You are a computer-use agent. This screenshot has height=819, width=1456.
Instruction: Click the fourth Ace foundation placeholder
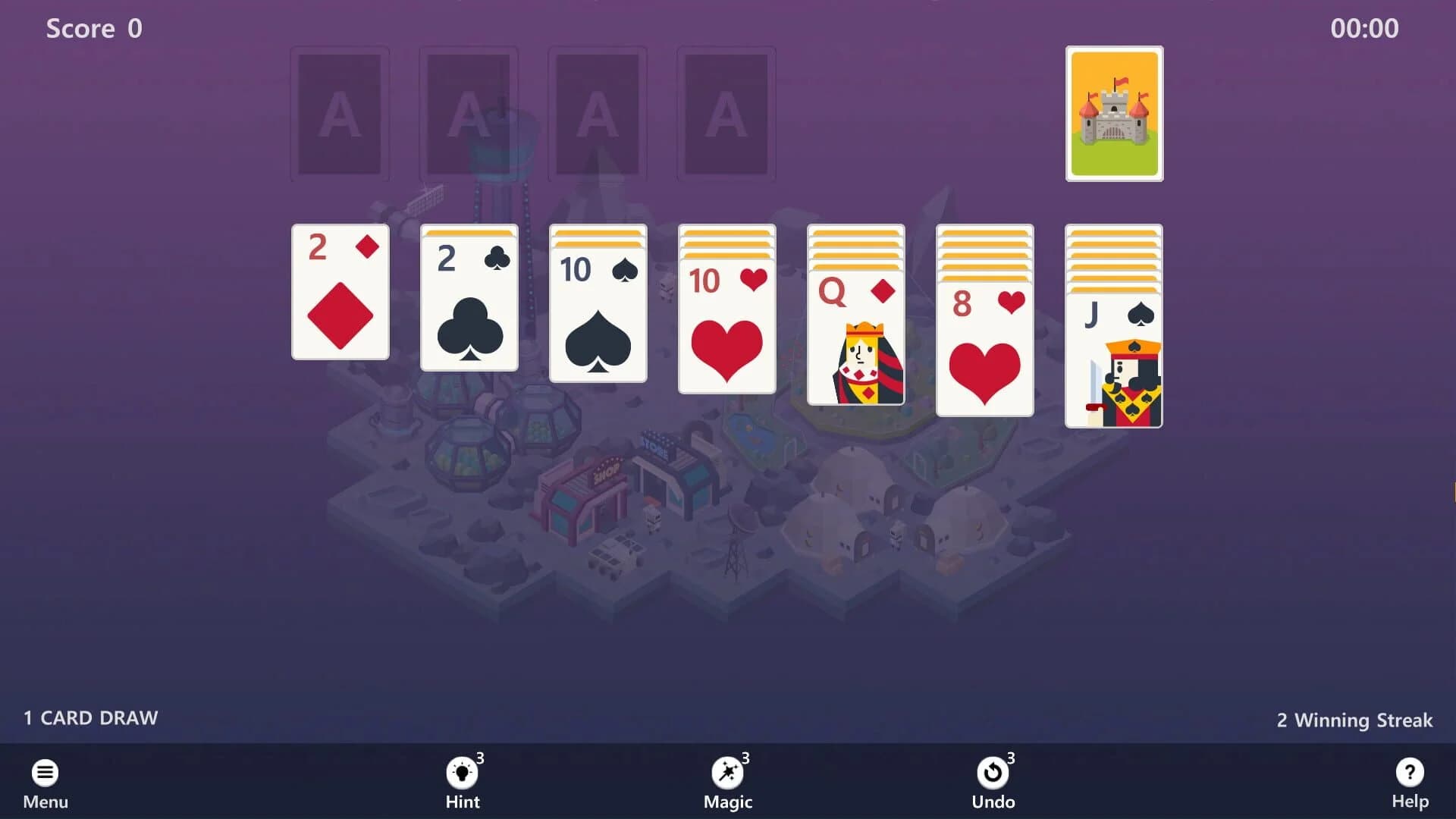click(x=726, y=114)
